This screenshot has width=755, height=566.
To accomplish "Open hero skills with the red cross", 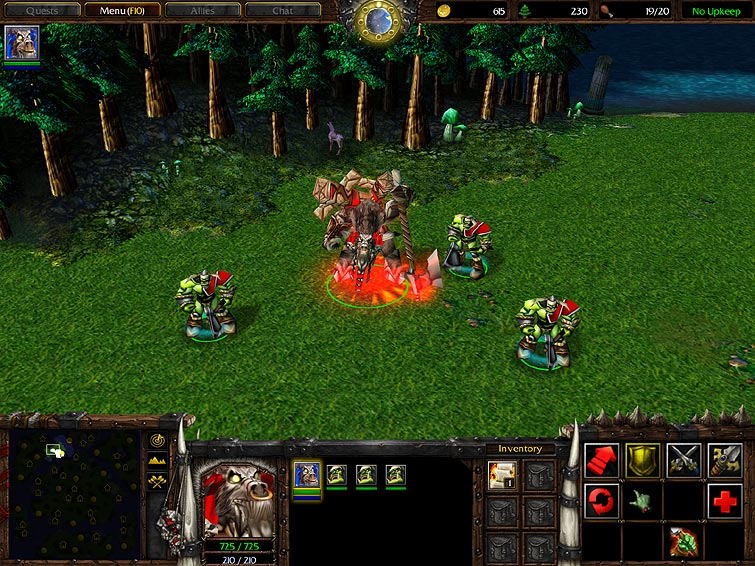I will coord(724,500).
